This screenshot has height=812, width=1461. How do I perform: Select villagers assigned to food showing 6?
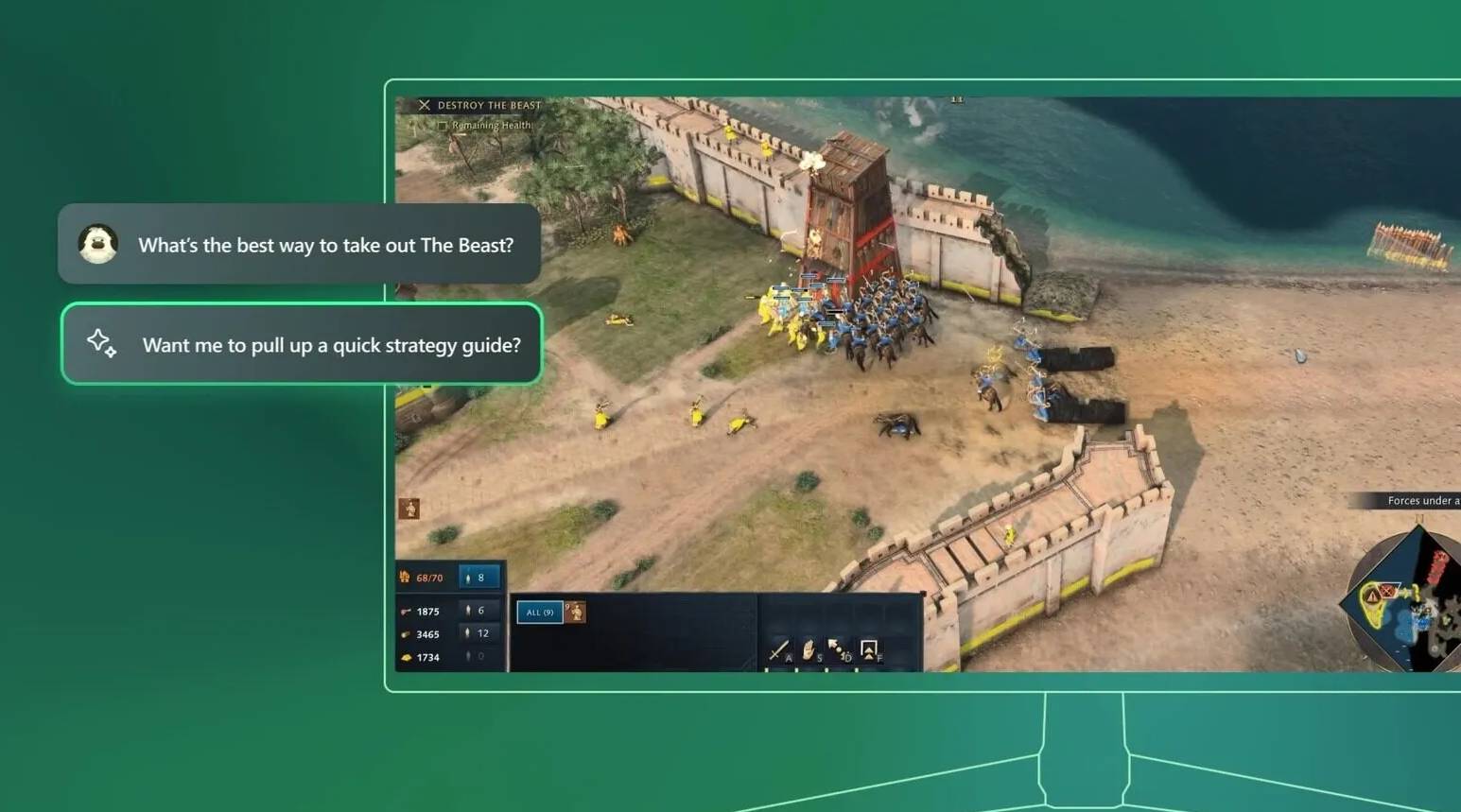click(477, 611)
